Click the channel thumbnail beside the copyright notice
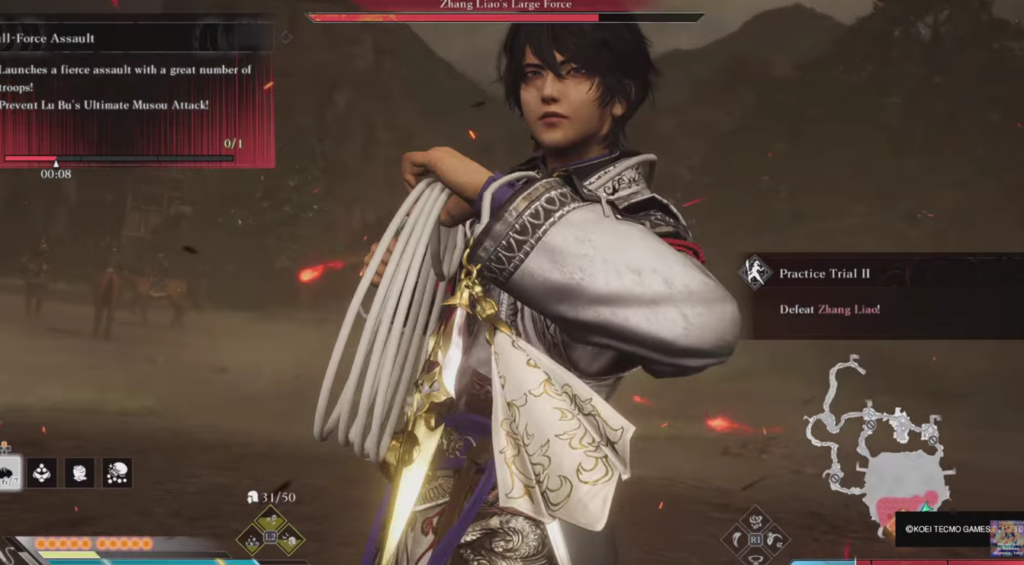The width and height of the screenshot is (1024, 565). point(1005,536)
